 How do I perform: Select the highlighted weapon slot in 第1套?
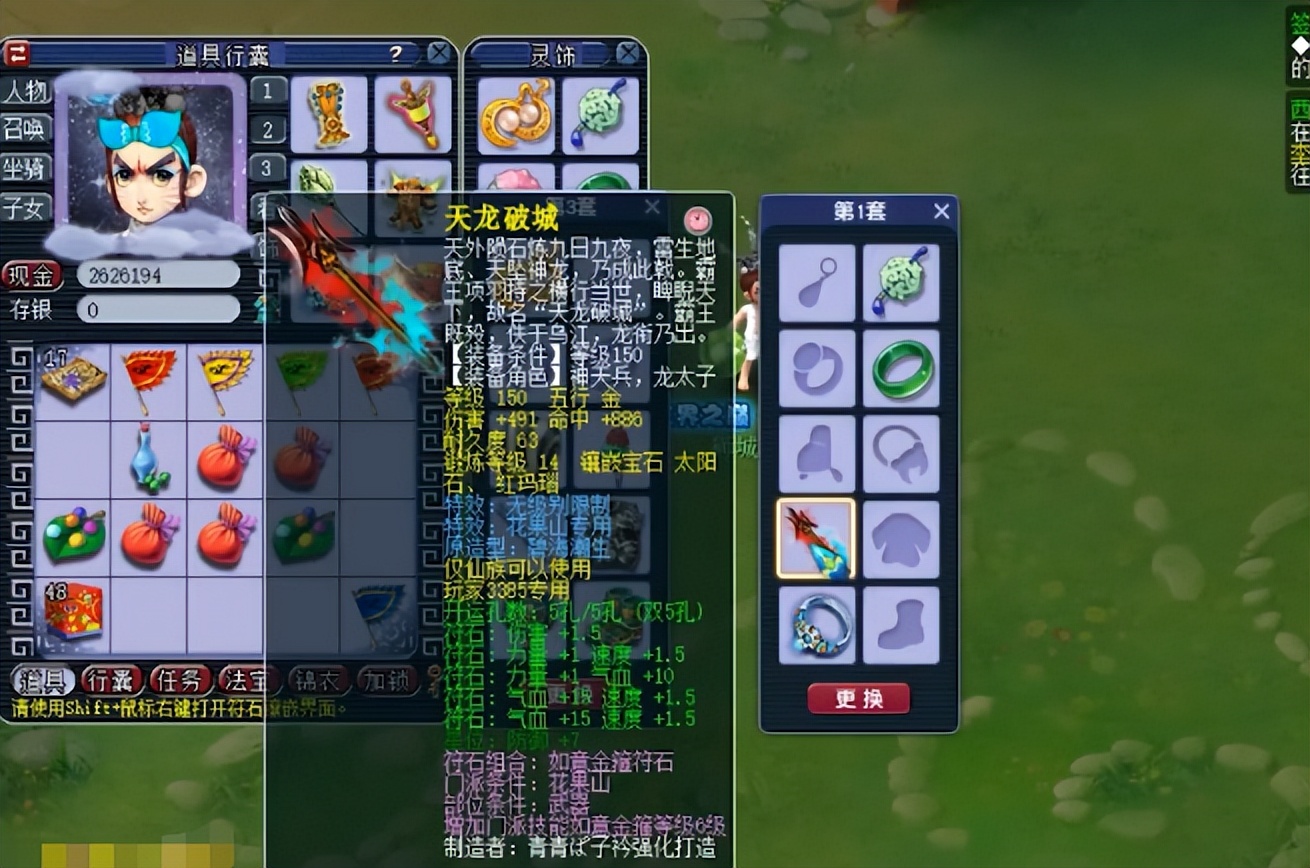(816, 540)
